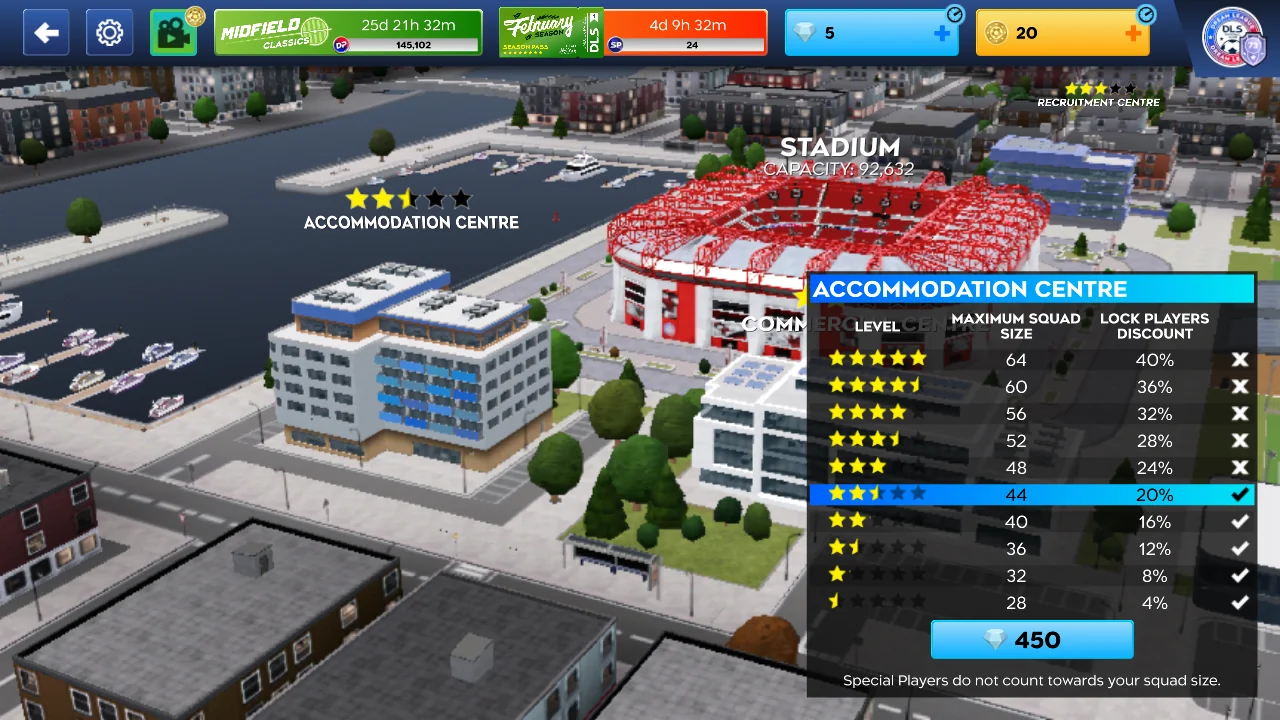Buy the upgrade for 450 diamonds
This screenshot has height=720, width=1280.
(x=1032, y=640)
